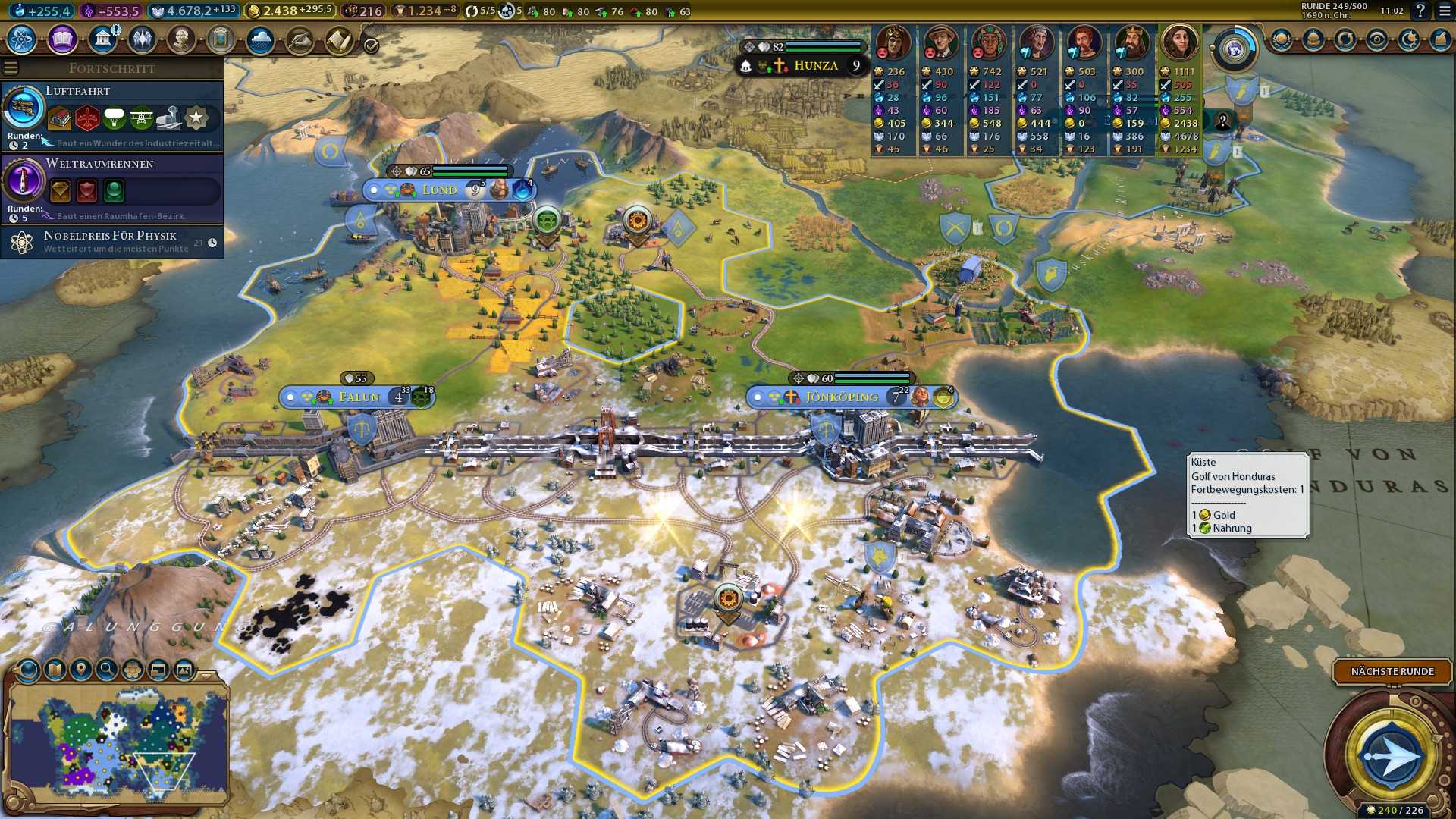Screen dimensions: 1456x819
Task: Open the civics tree book icon
Action: pyautogui.click(x=62, y=39)
